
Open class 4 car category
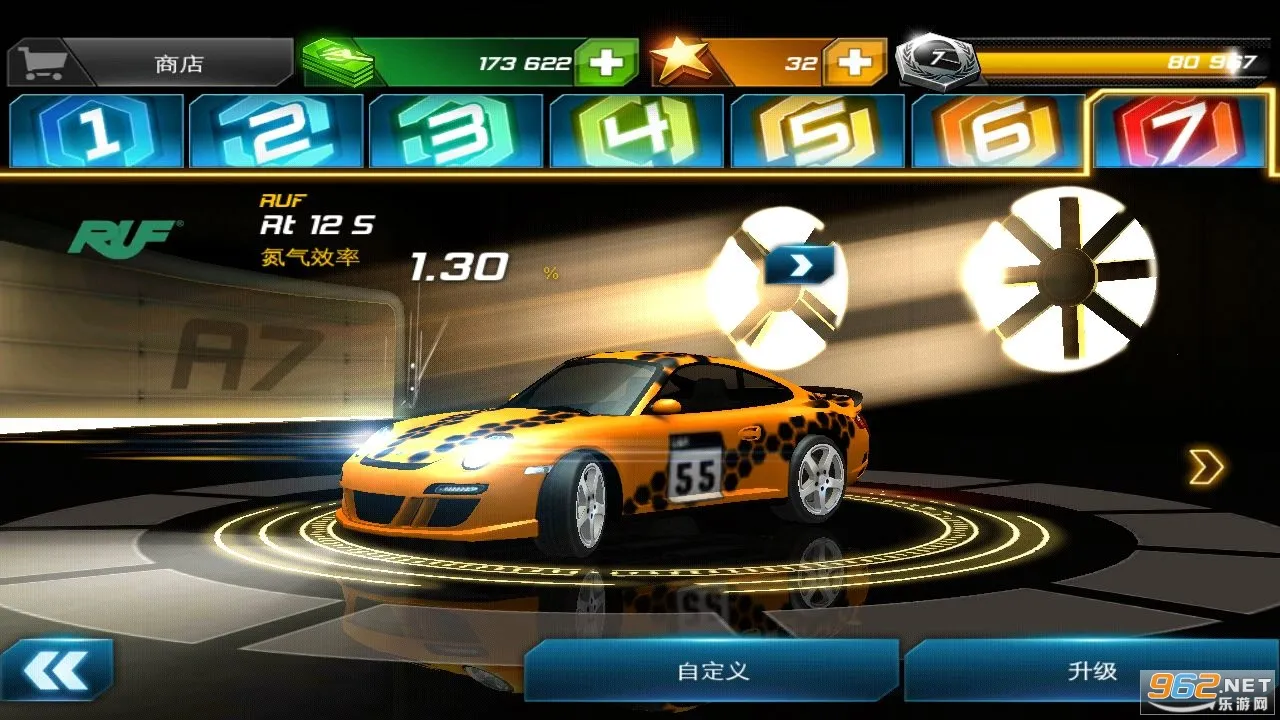point(637,130)
